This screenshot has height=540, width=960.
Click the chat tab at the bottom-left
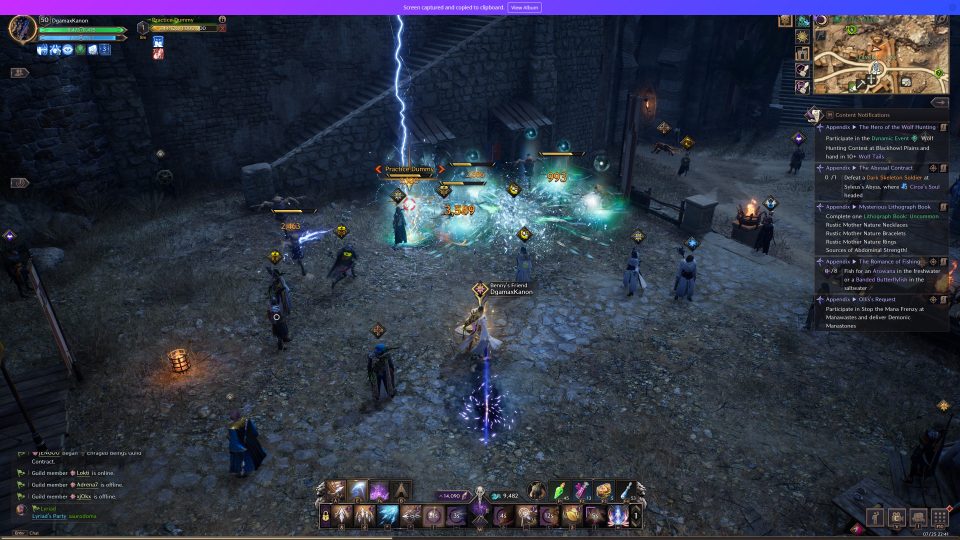click(33, 533)
